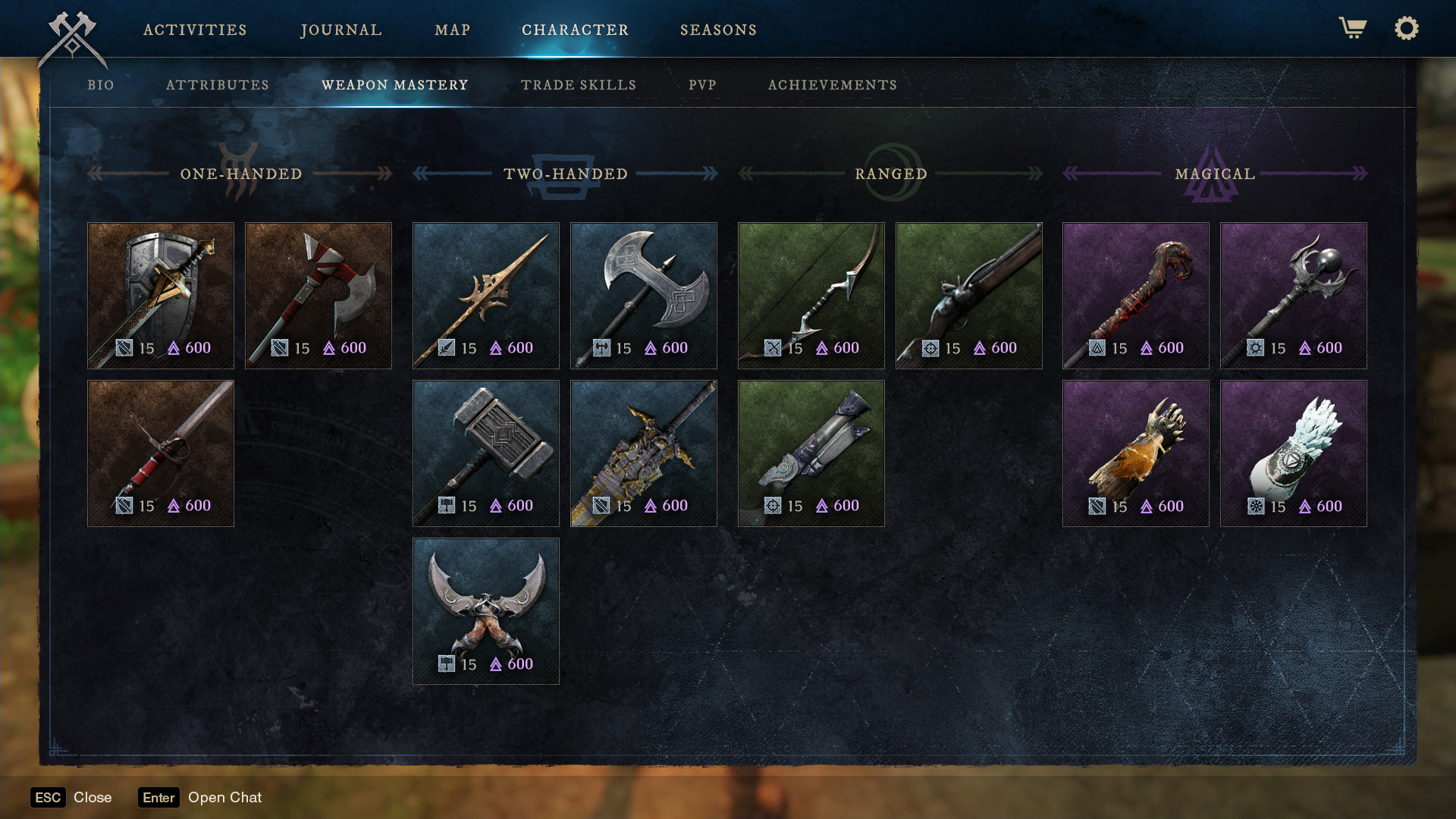Choose the bow mastery tile
Screen dimensions: 1456x819
coord(811,296)
